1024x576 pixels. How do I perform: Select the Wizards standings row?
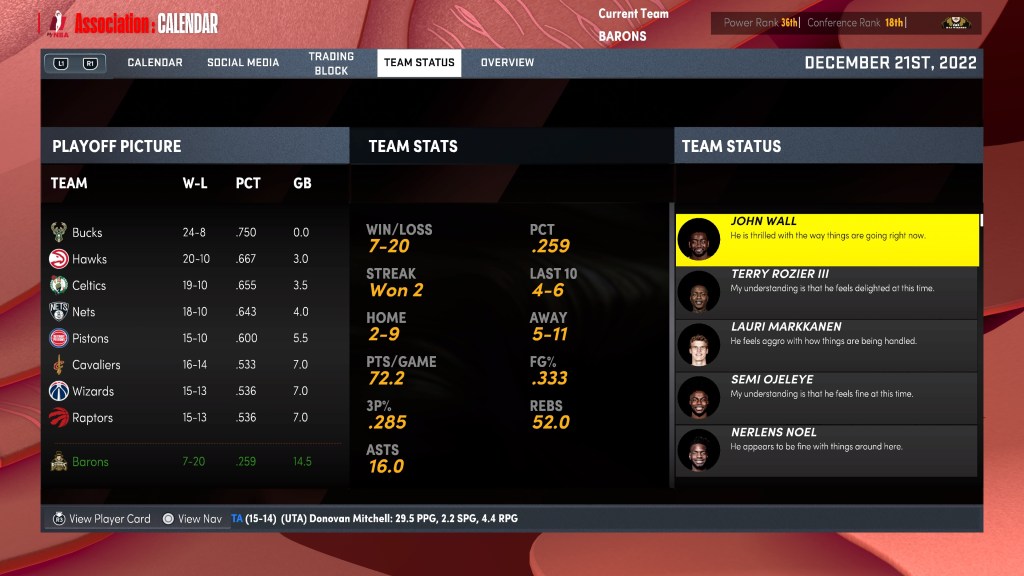[x=190, y=391]
